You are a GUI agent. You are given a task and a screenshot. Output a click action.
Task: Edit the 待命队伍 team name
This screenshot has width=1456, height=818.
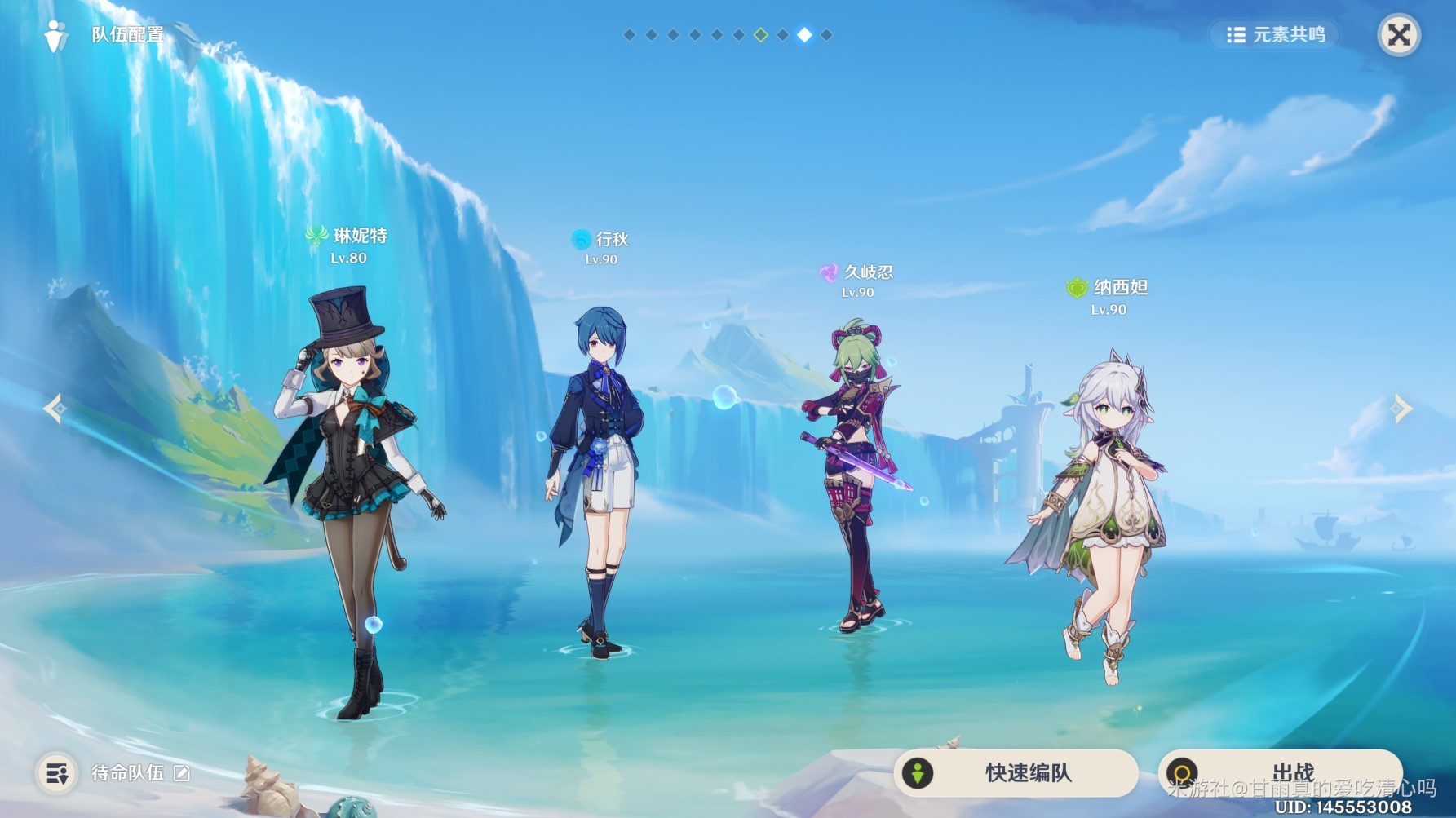182,773
